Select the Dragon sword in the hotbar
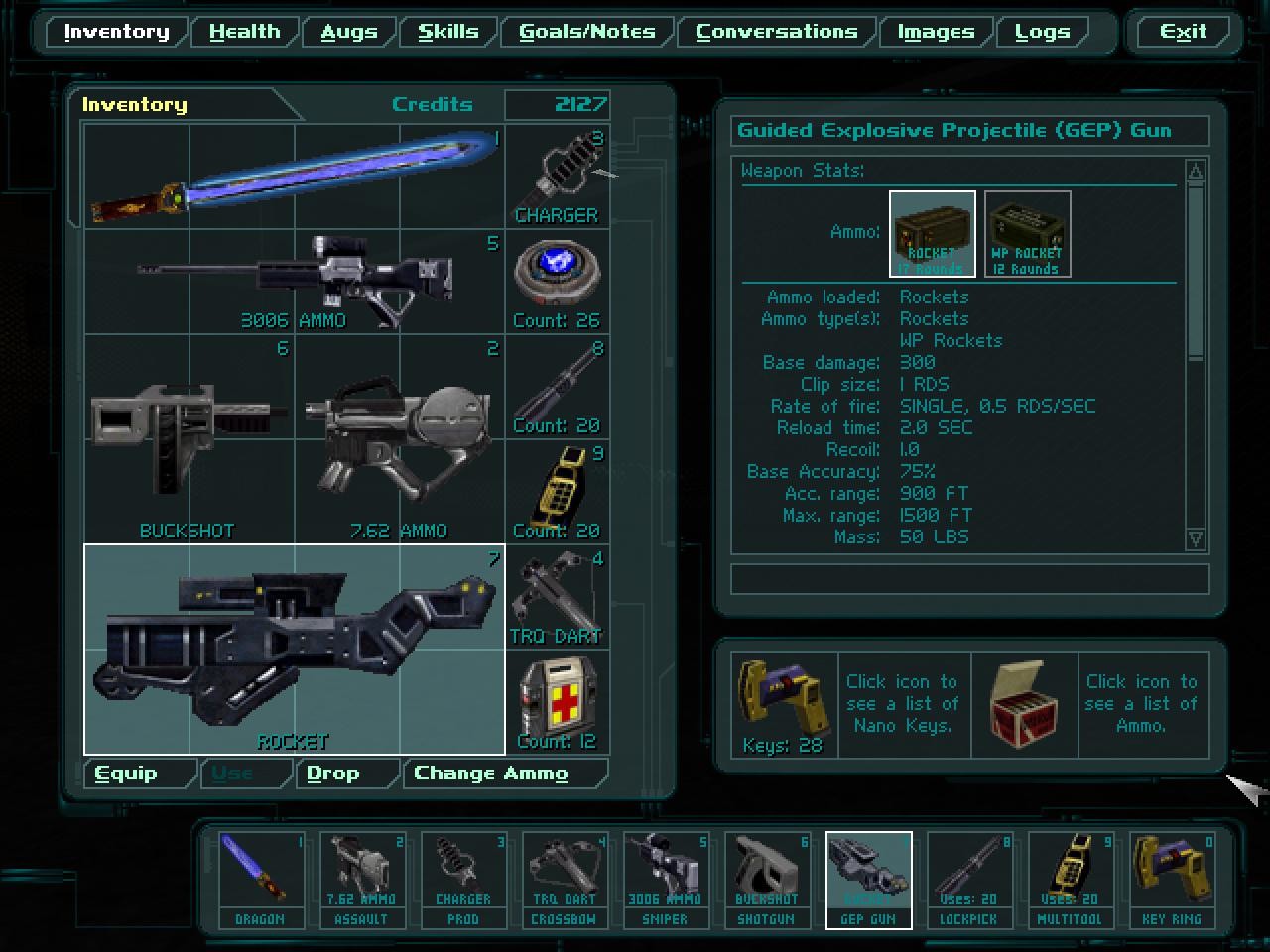The height and width of the screenshot is (952, 1270). pyautogui.click(x=260, y=878)
